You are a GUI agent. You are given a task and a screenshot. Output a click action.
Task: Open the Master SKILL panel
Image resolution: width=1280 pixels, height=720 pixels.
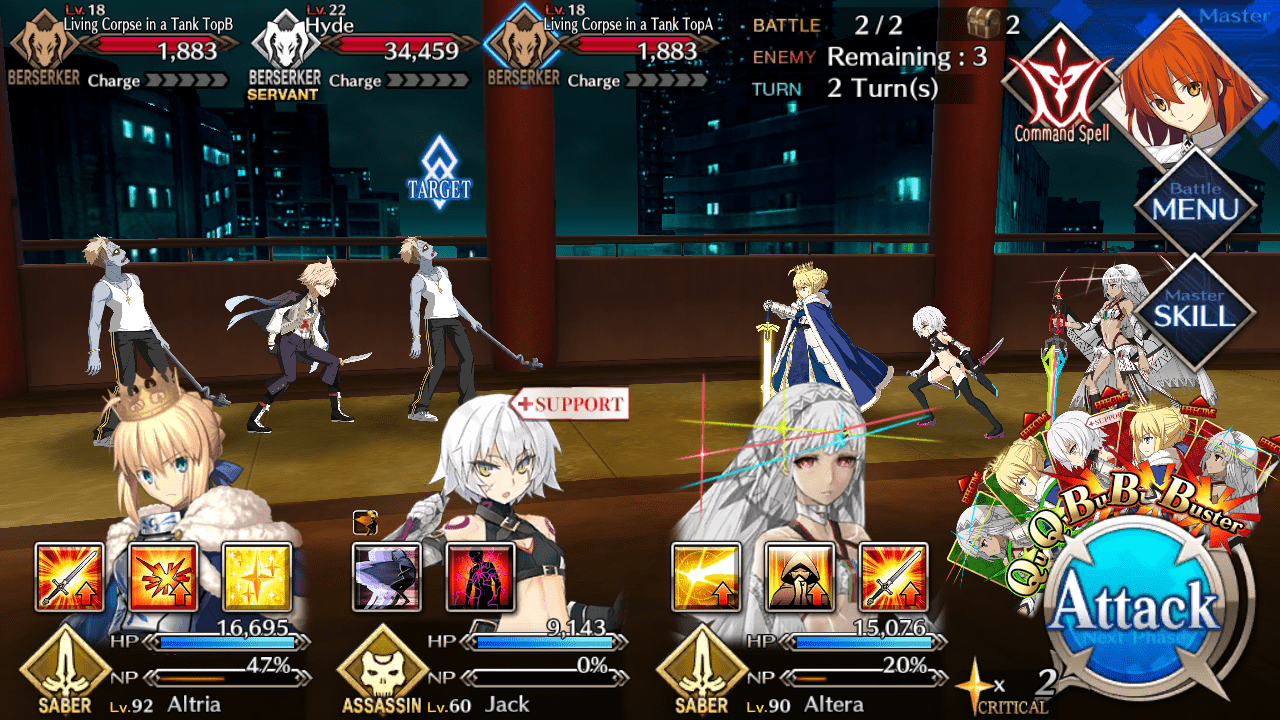(x=1196, y=308)
